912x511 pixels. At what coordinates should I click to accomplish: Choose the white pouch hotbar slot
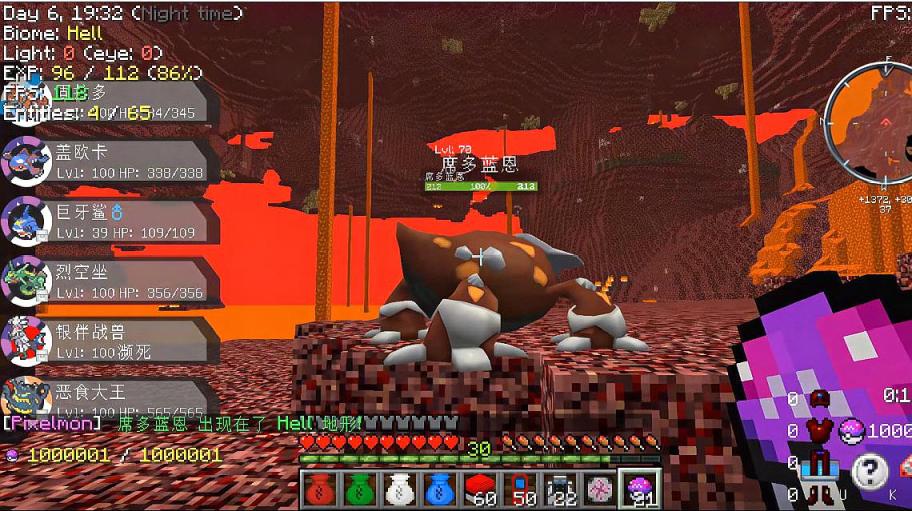click(x=400, y=488)
